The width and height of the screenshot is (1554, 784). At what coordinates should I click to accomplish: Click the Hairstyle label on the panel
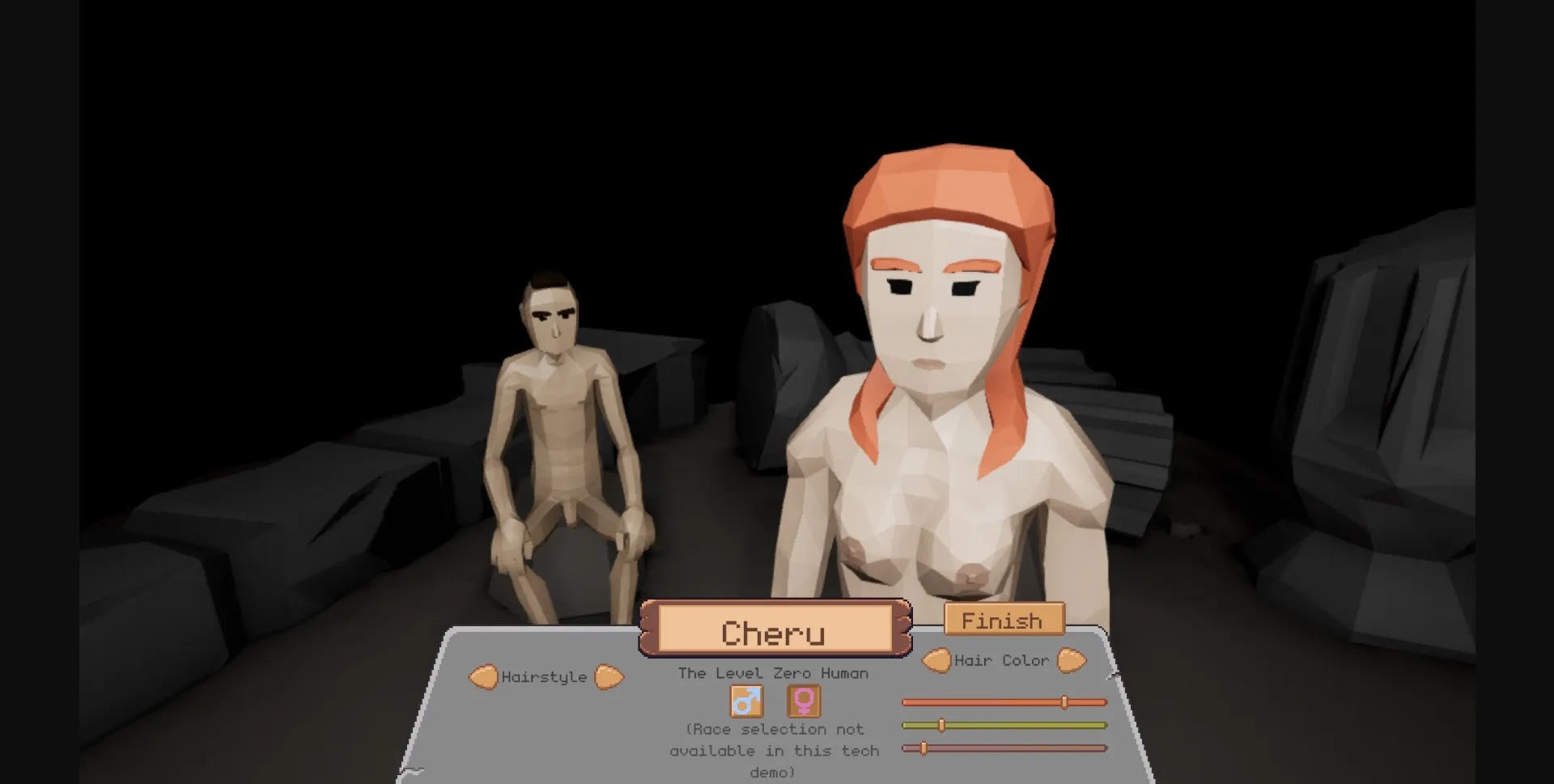tap(545, 677)
